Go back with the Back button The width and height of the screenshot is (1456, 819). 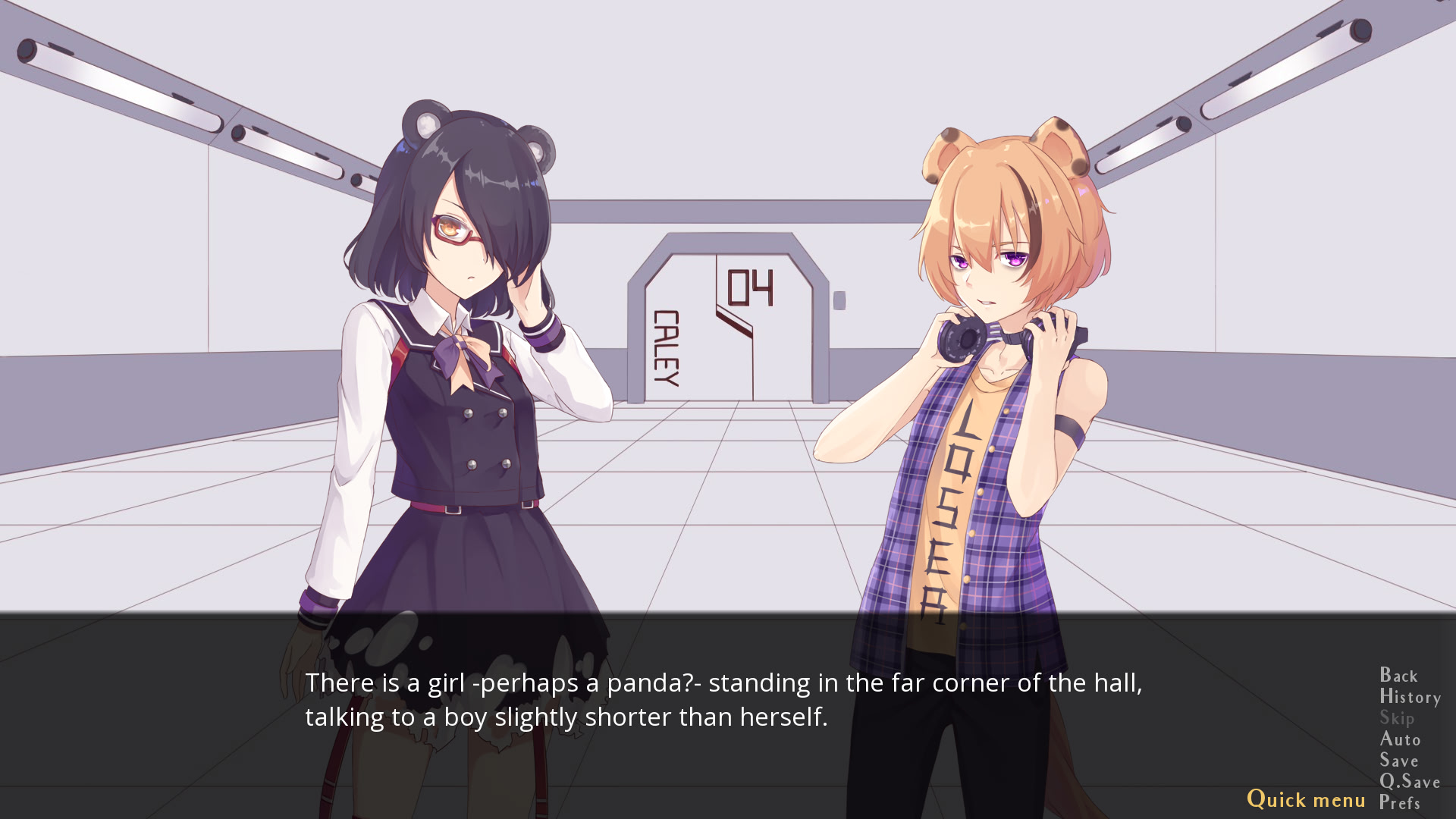click(1398, 676)
